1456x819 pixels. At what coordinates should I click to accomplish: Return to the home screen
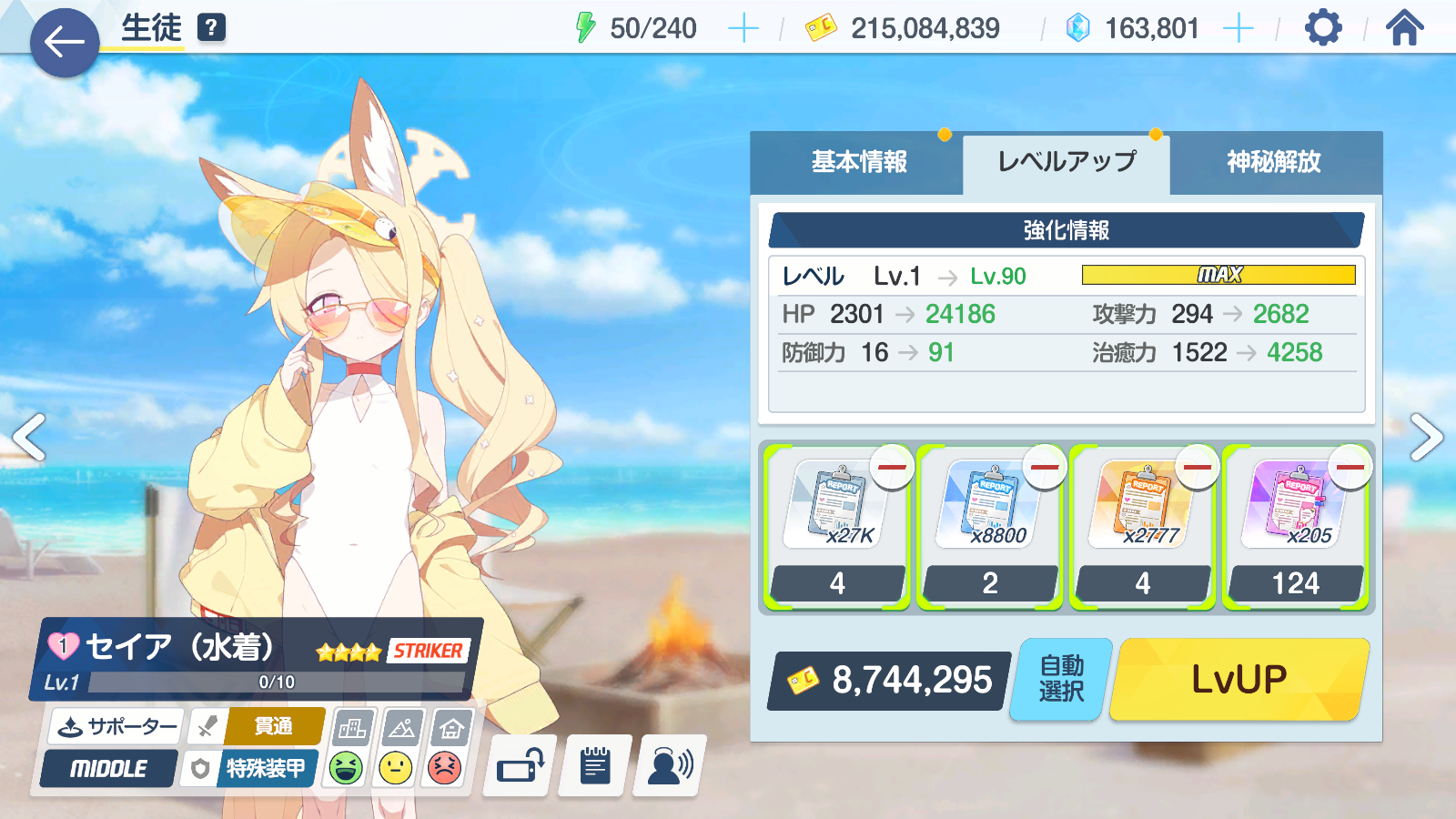pos(1404,28)
